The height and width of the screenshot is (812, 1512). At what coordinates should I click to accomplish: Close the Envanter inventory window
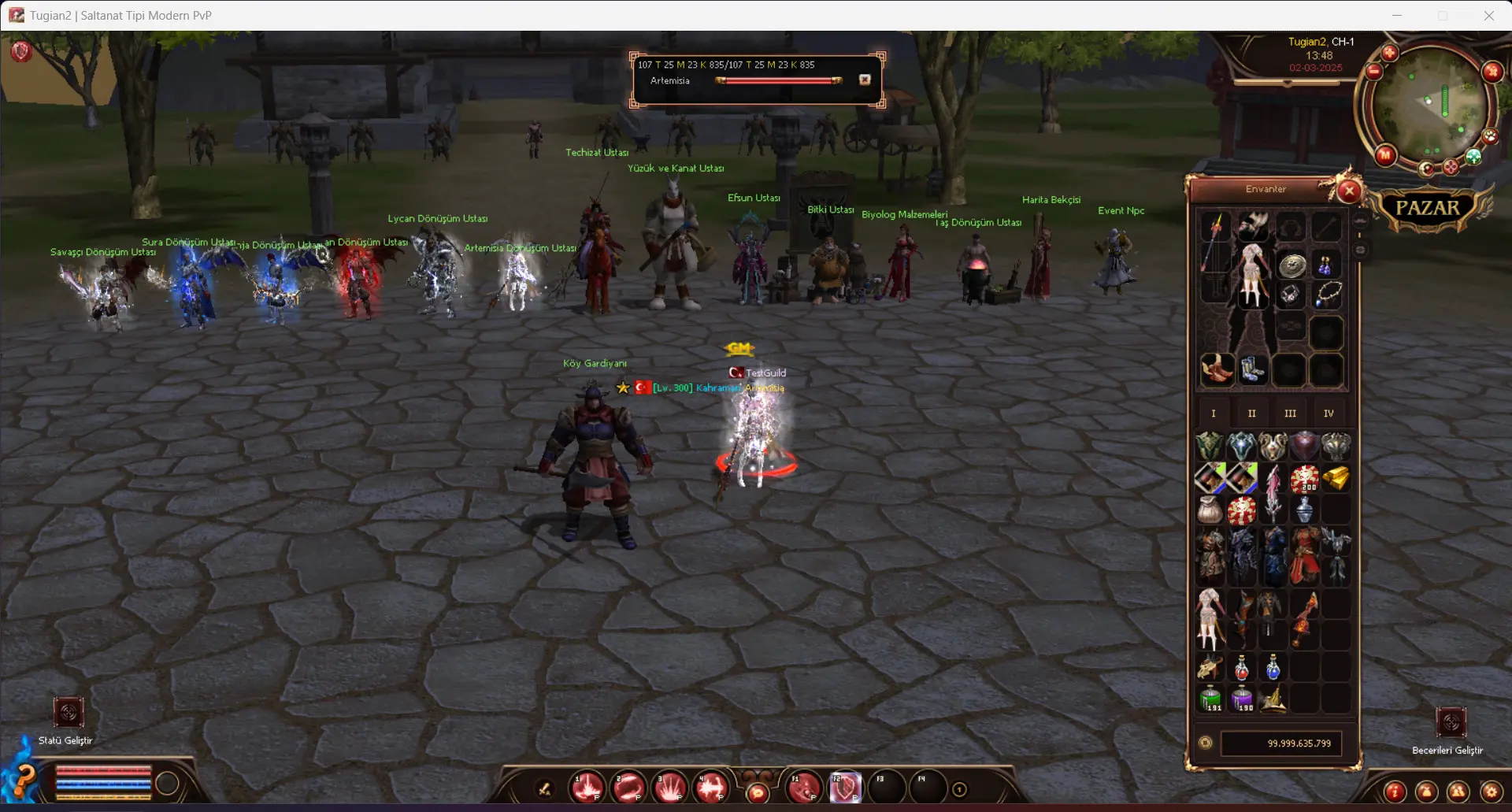(1349, 191)
